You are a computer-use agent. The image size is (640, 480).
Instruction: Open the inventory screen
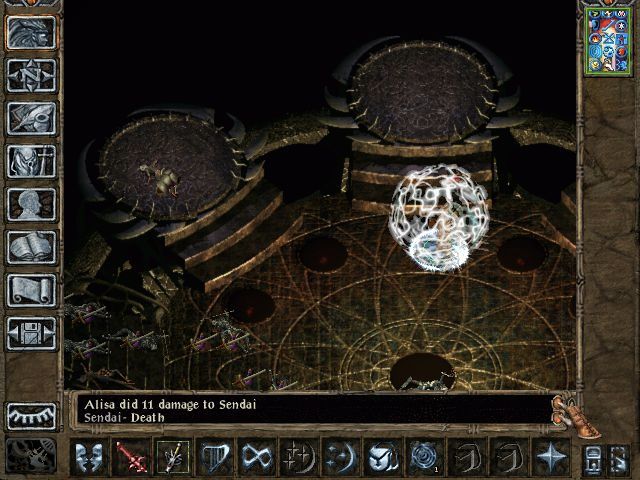pyautogui.click(x=31, y=161)
